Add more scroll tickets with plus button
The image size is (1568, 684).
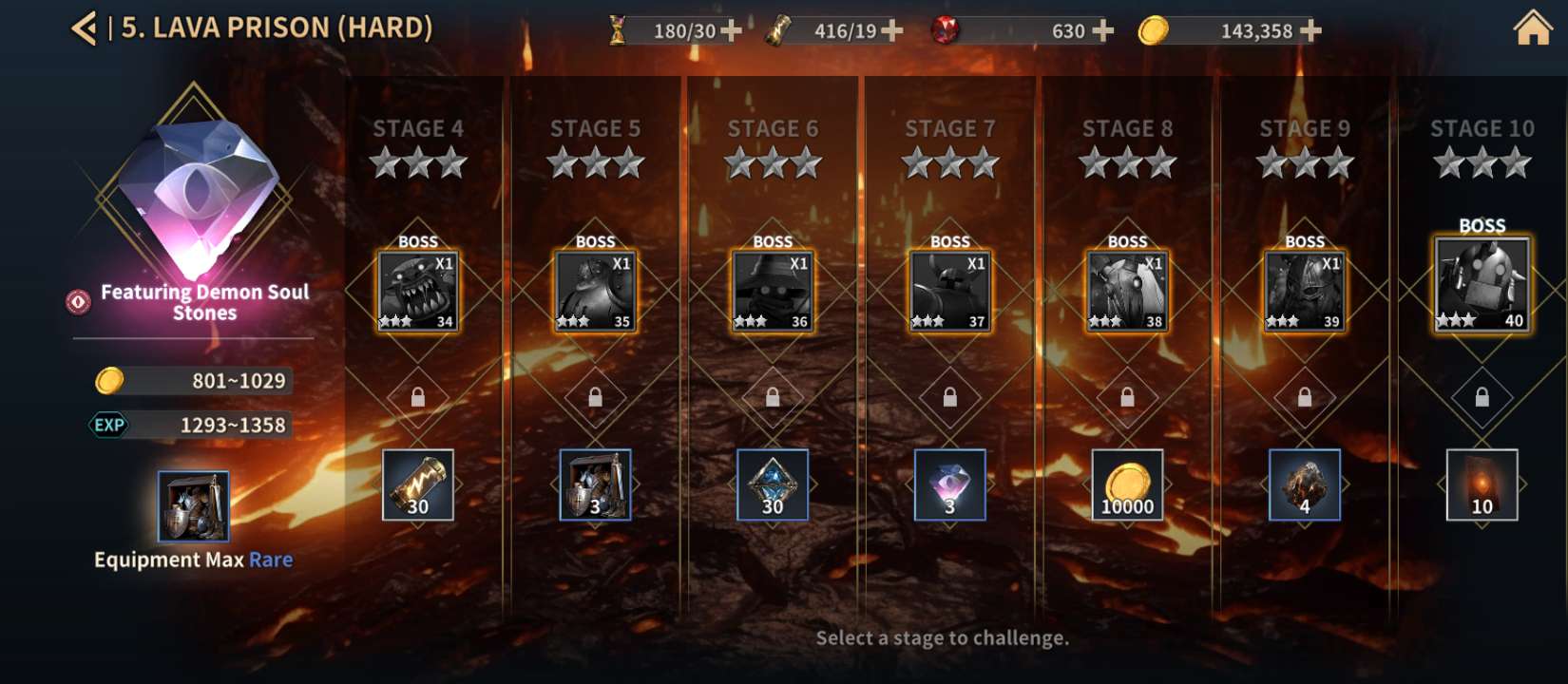(x=891, y=31)
